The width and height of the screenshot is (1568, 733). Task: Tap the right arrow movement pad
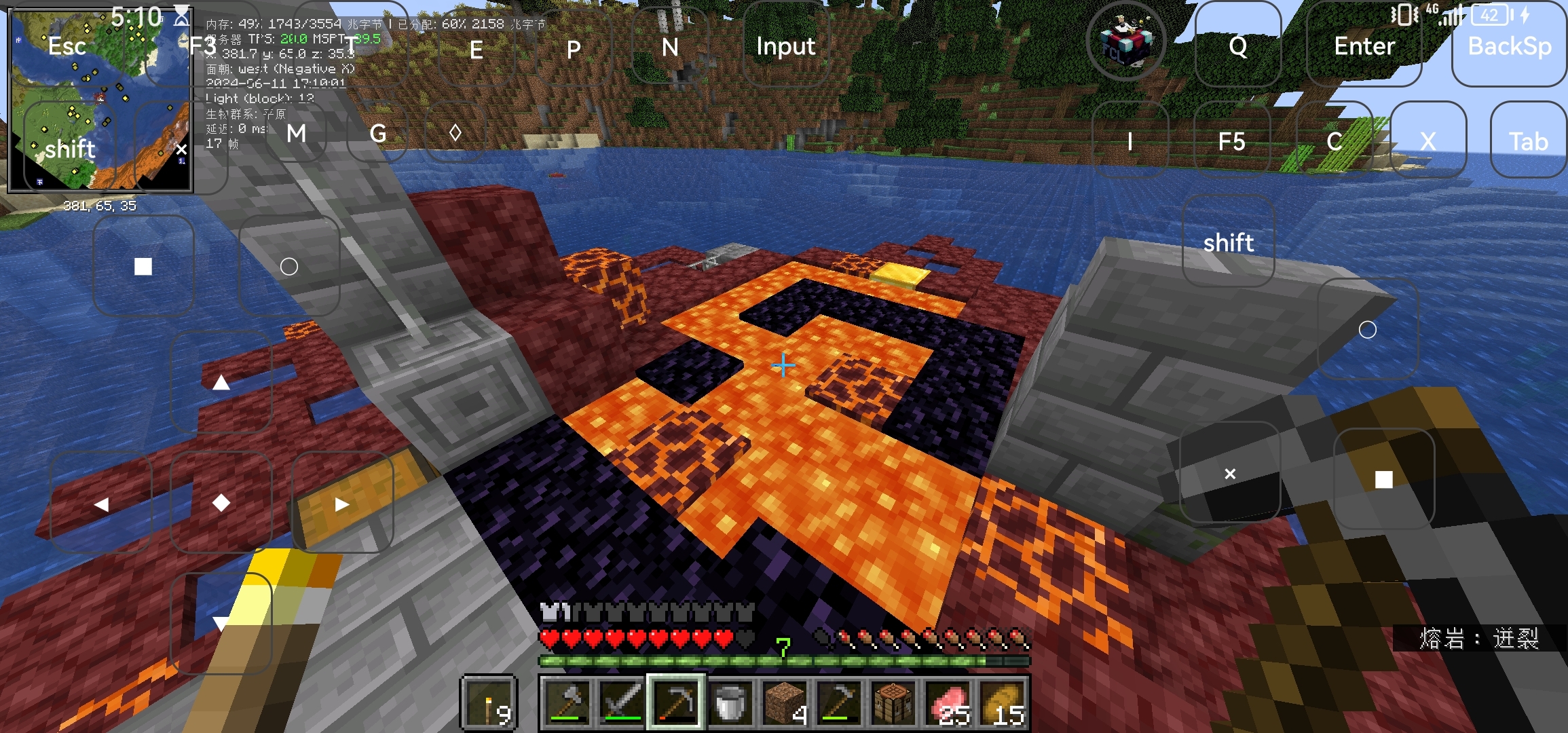coord(342,504)
